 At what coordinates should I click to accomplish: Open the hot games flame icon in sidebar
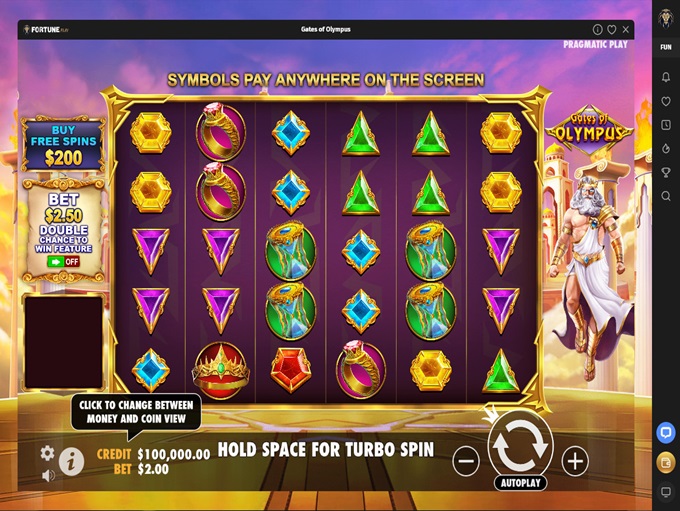666,148
